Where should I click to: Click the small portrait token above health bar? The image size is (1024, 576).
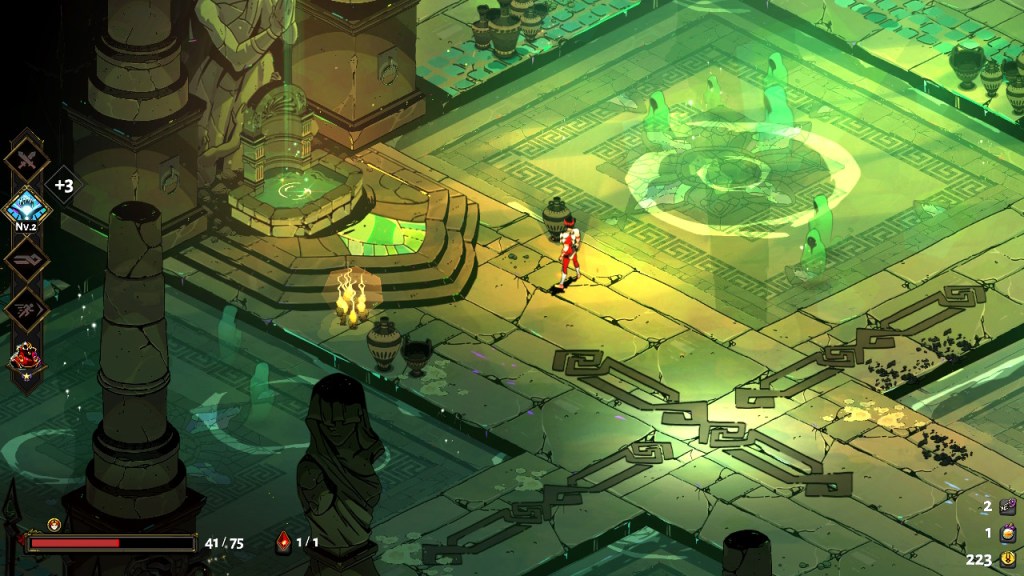click(x=54, y=523)
